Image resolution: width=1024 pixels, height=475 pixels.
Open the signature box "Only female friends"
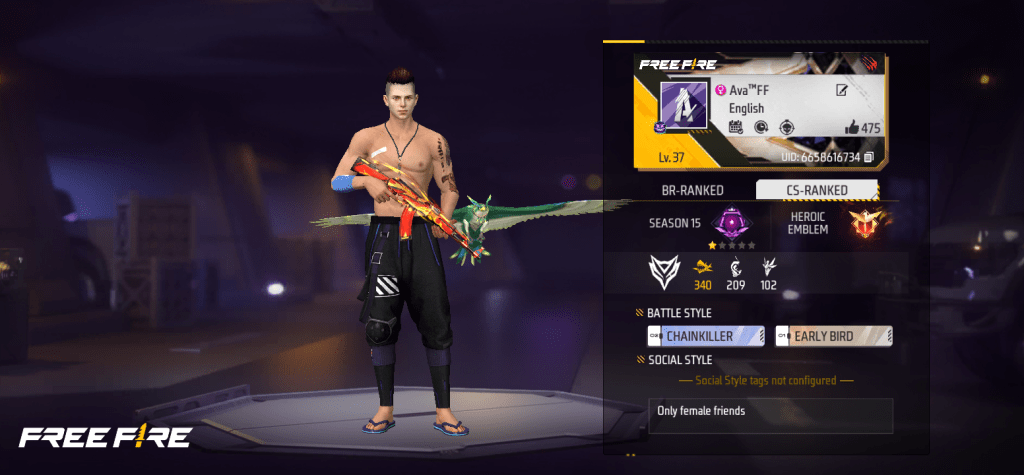click(x=769, y=415)
